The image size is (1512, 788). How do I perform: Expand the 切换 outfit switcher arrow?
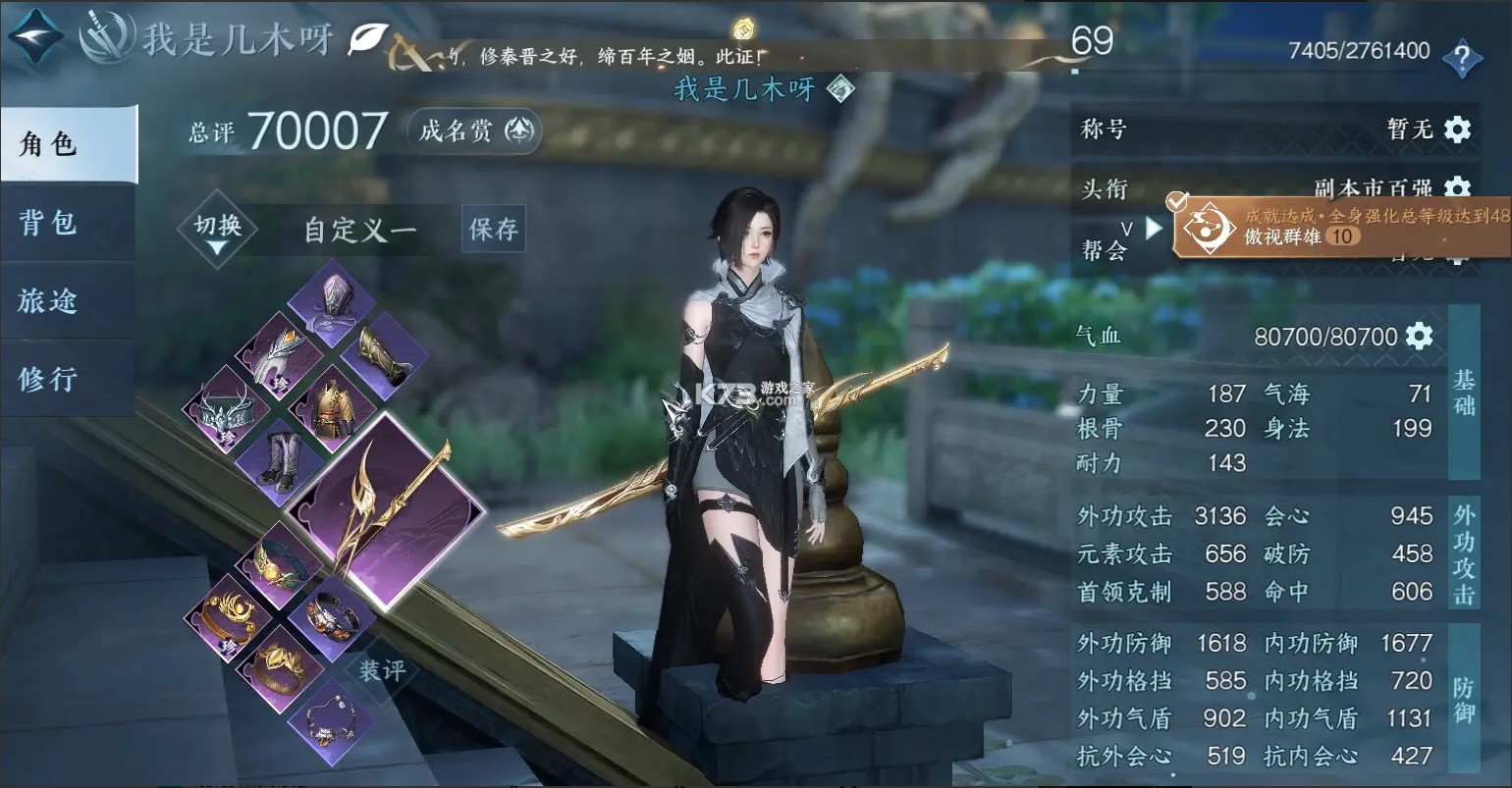tap(218, 244)
